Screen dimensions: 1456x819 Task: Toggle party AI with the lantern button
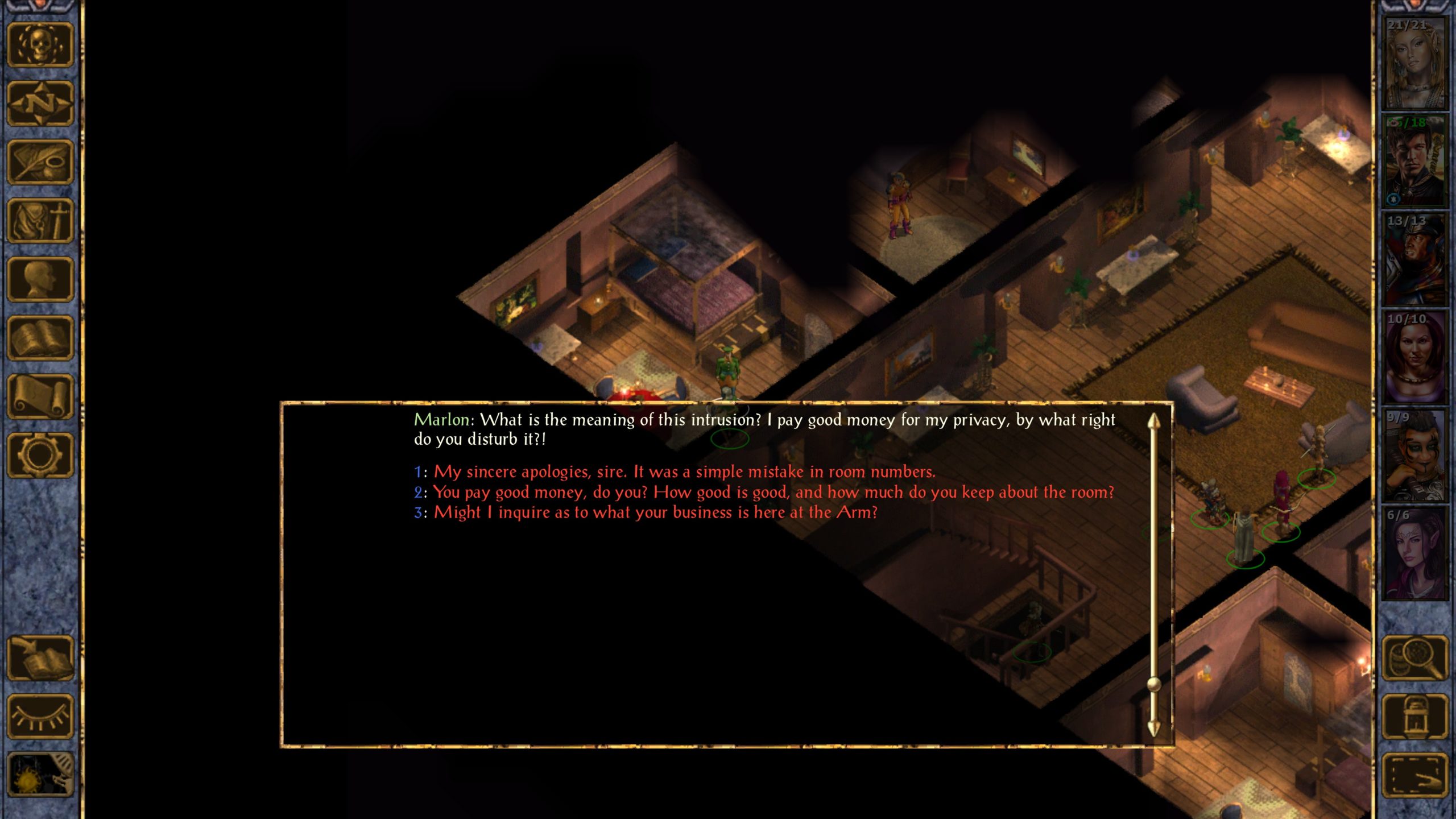pyautogui.click(x=1414, y=717)
